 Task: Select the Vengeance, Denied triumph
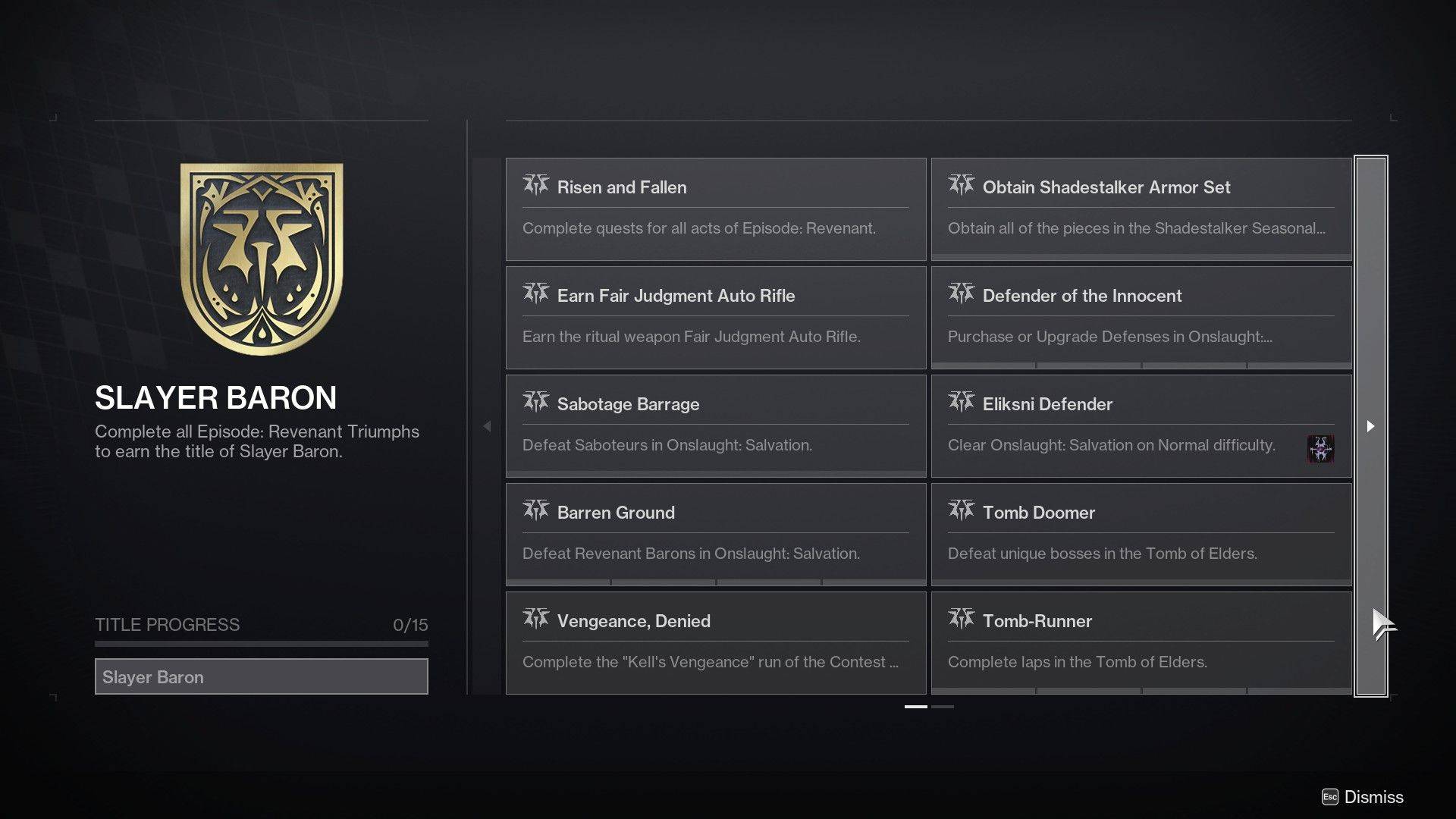click(x=715, y=643)
